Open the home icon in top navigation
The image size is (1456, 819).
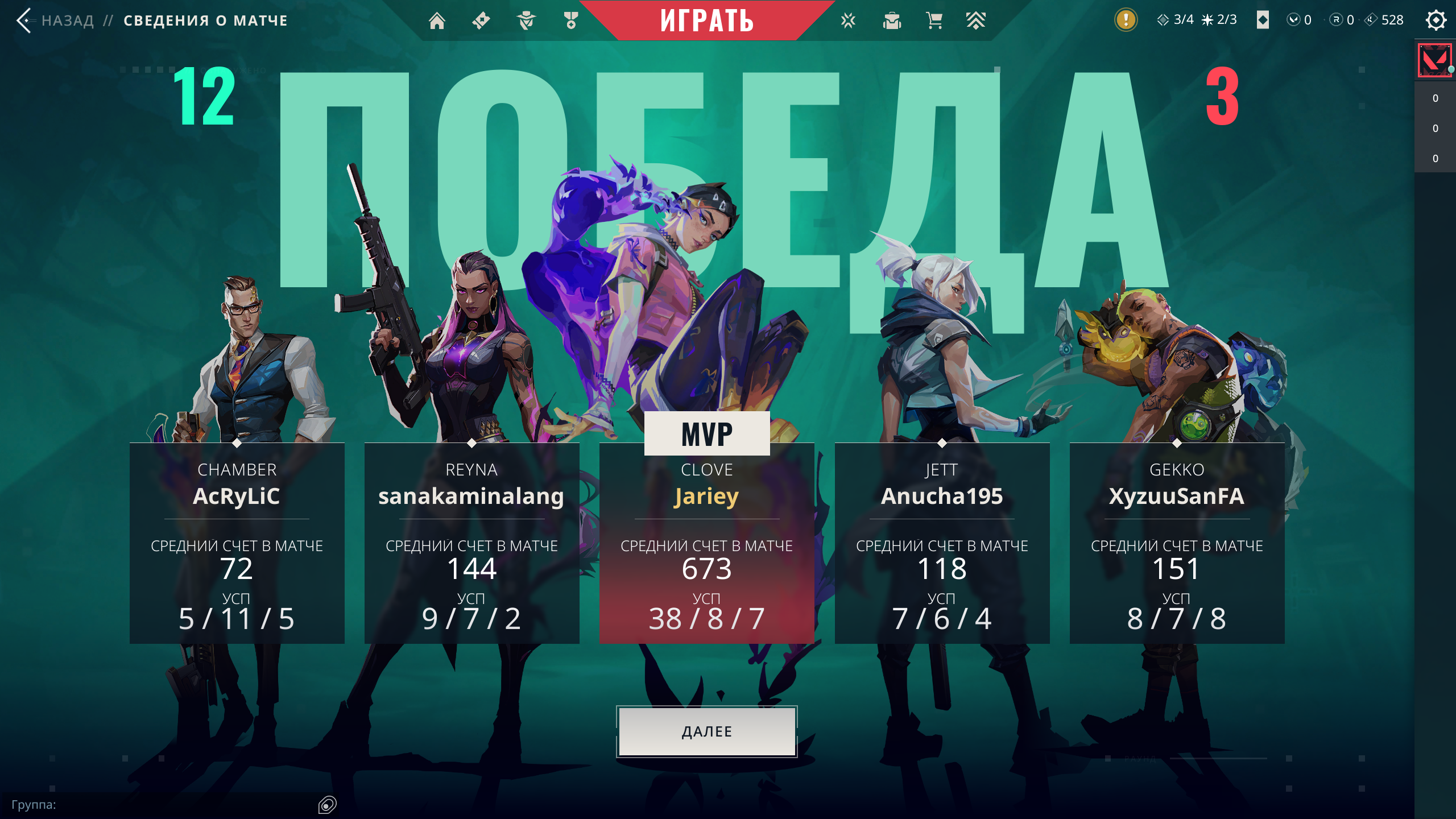coord(437,20)
